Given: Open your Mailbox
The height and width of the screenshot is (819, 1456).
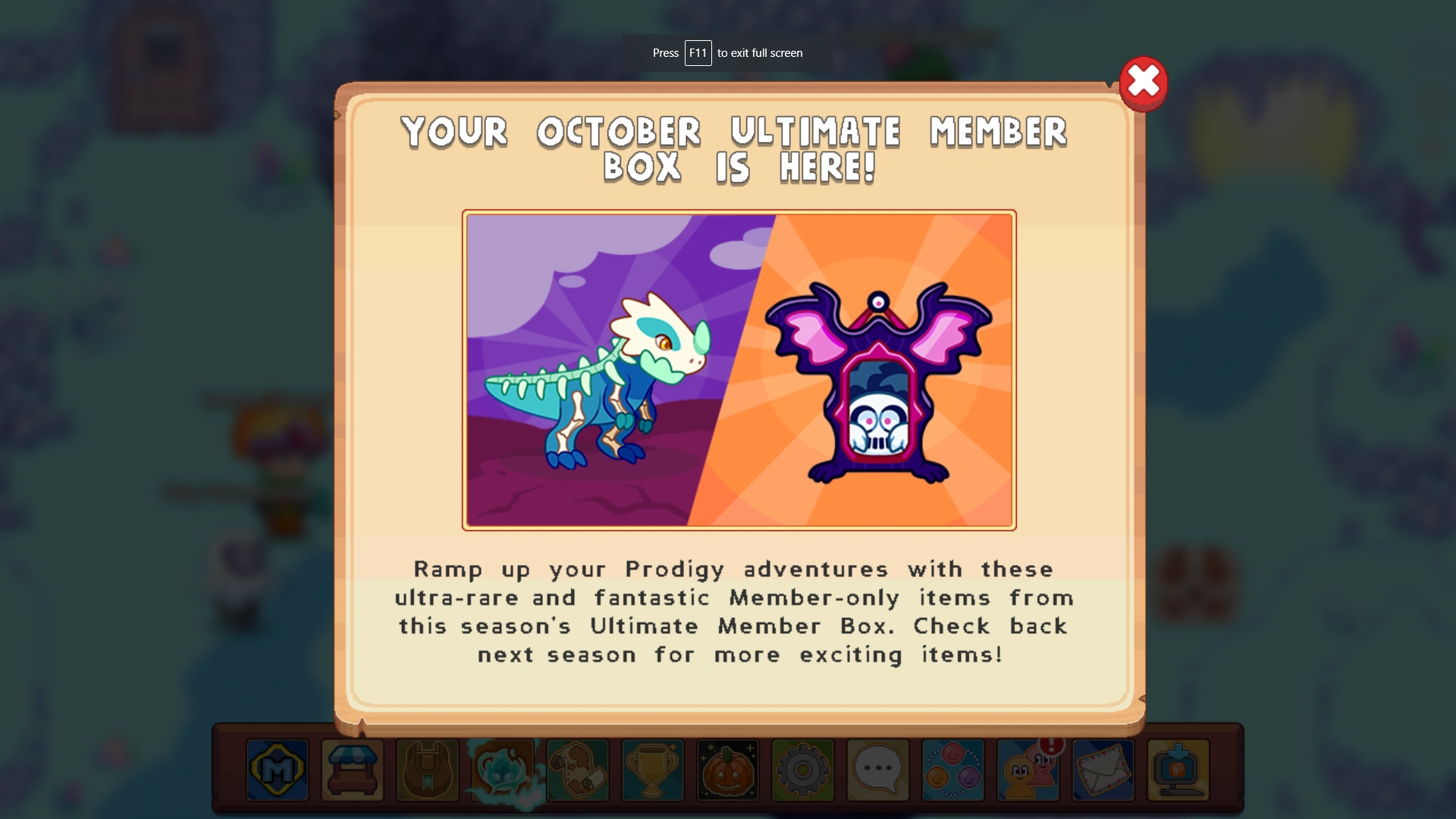Looking at the screenshot, I should pyautogui.click(x=1103, y=770).
